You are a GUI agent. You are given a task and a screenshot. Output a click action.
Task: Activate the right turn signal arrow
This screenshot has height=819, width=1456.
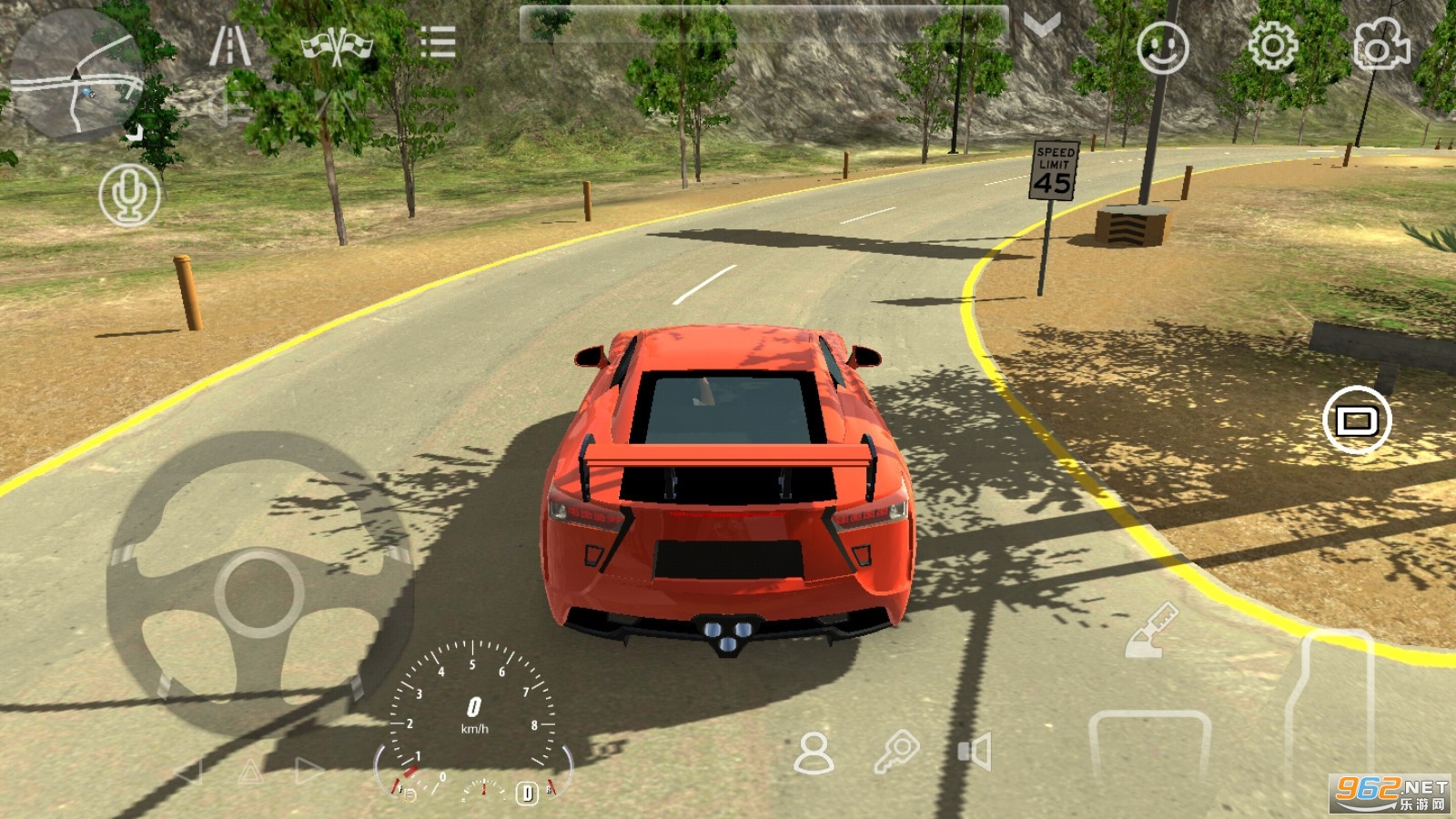[309, 772]
